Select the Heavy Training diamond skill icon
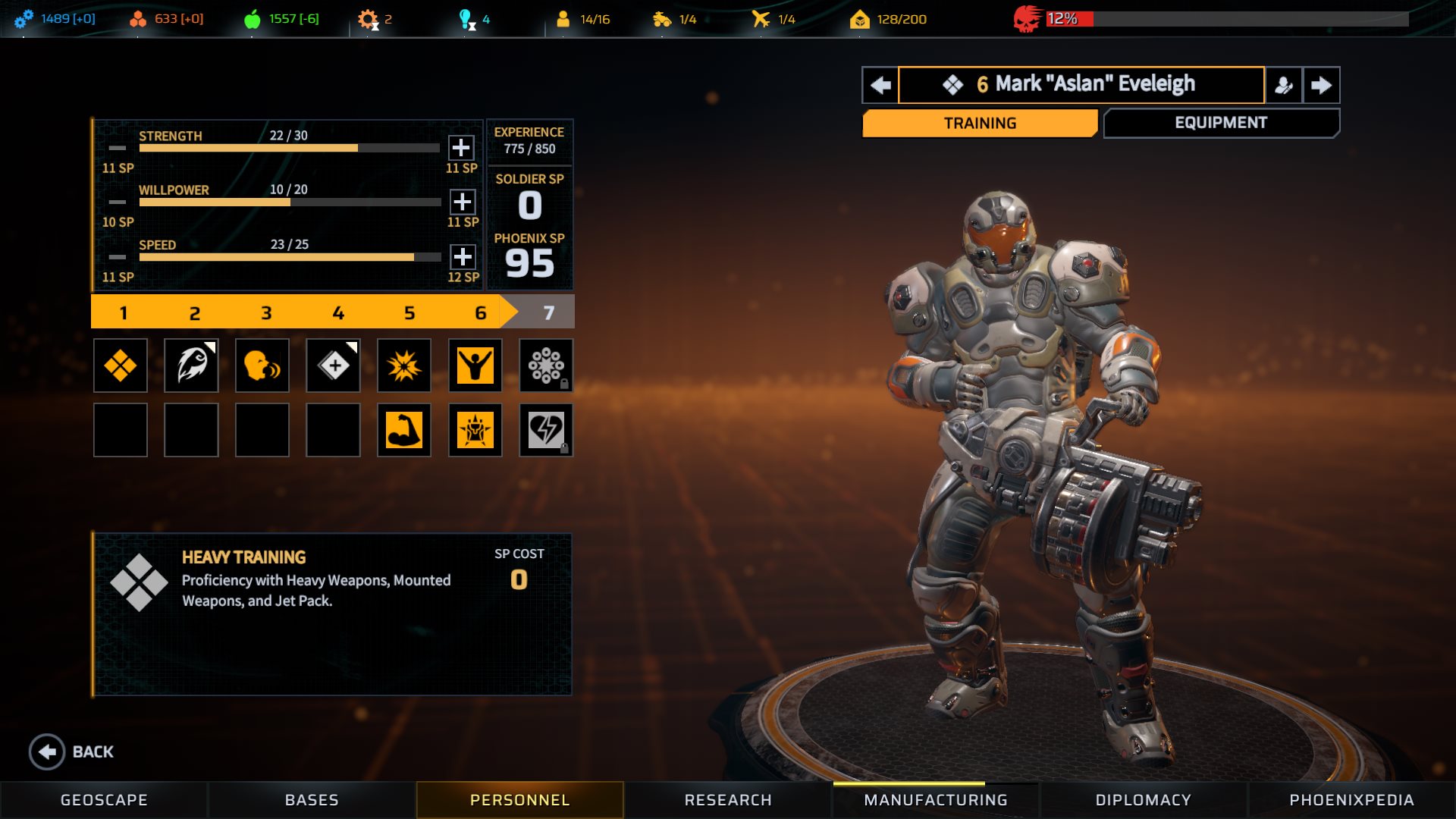The image size is (1456, 819). click(121, 366)
